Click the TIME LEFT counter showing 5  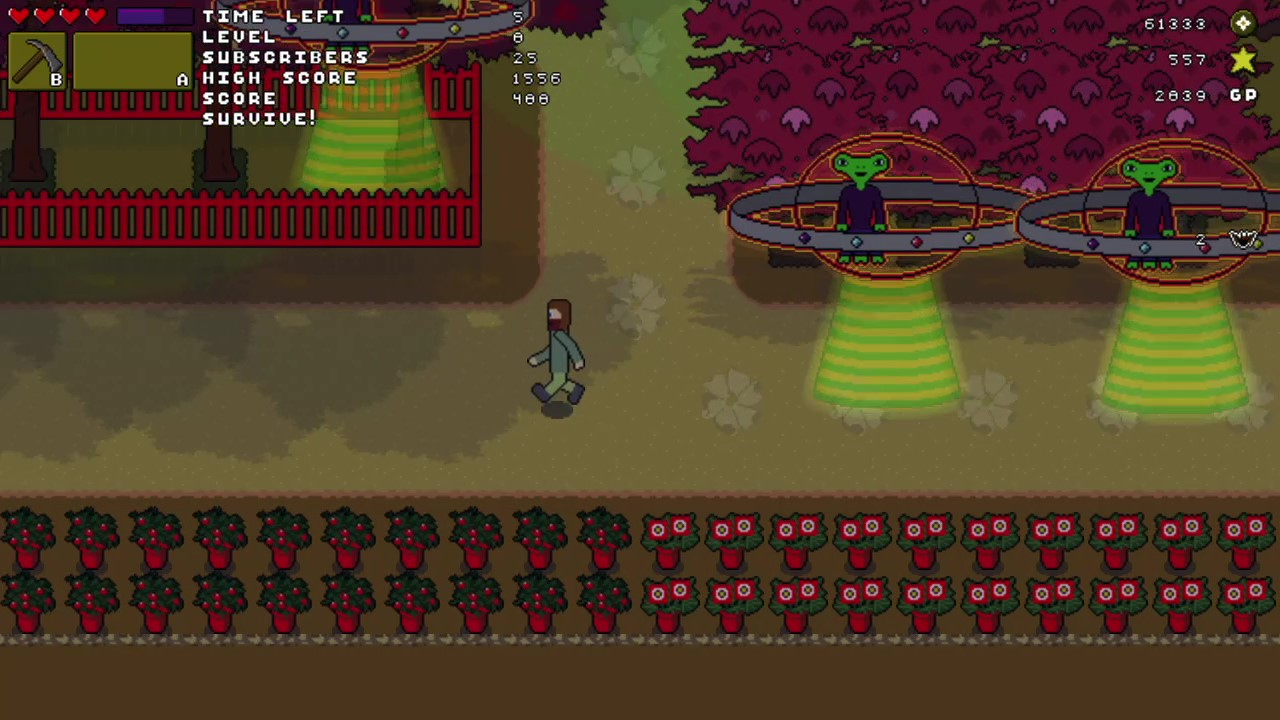(273, 16)
